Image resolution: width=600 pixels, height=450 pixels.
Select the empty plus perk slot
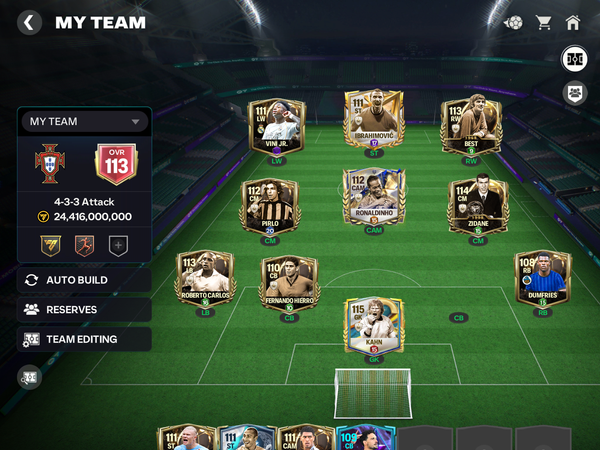click(x=118, y=243)
